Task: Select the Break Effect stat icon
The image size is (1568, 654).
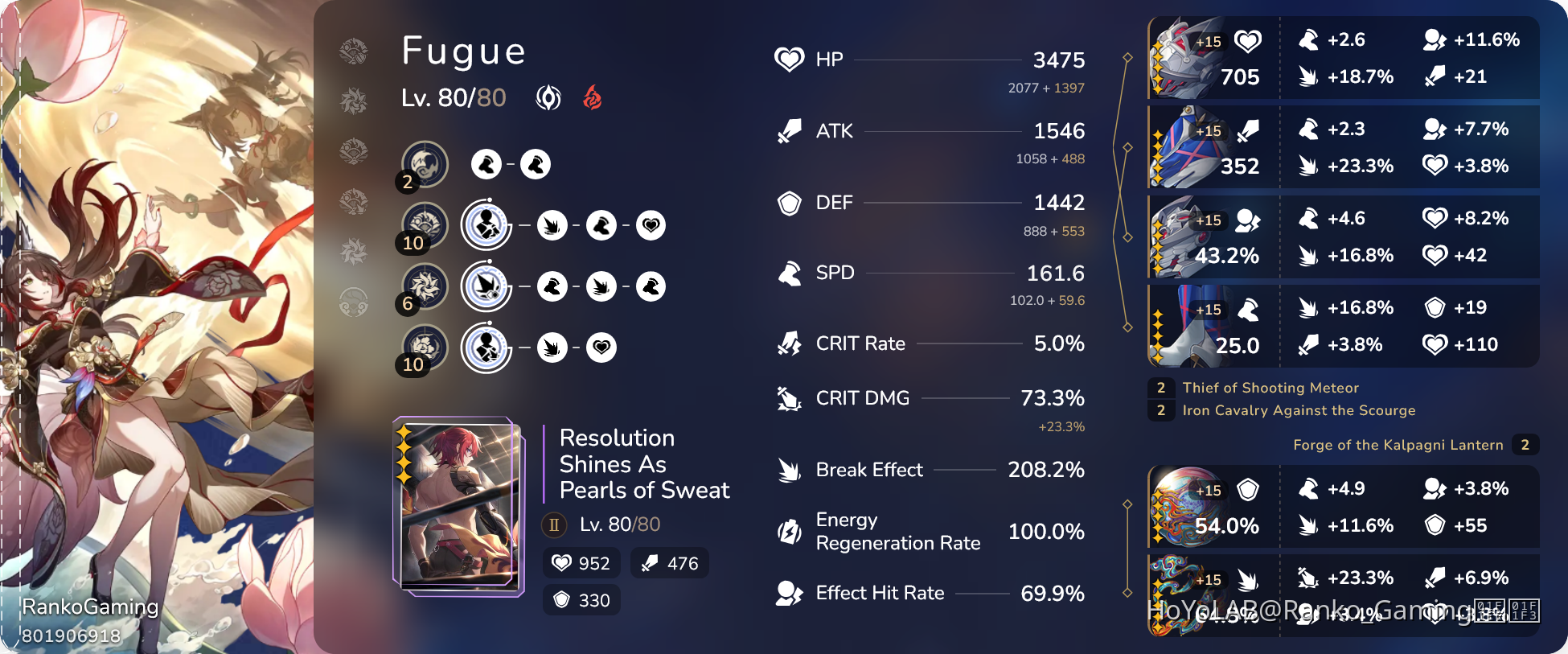Action: [x=790, y=470]
